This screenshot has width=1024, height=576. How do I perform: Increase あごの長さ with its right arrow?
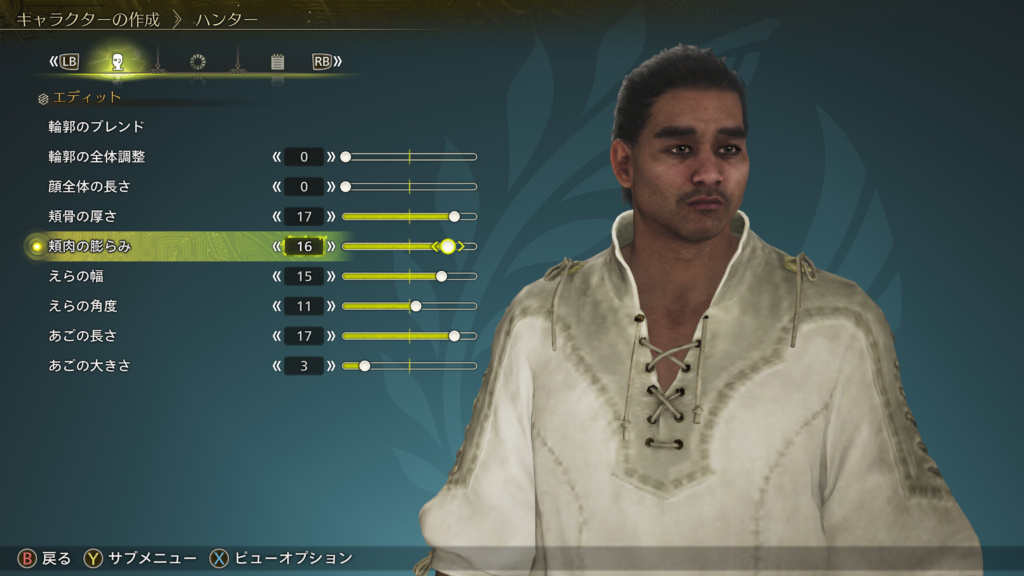tap(332, 336)
